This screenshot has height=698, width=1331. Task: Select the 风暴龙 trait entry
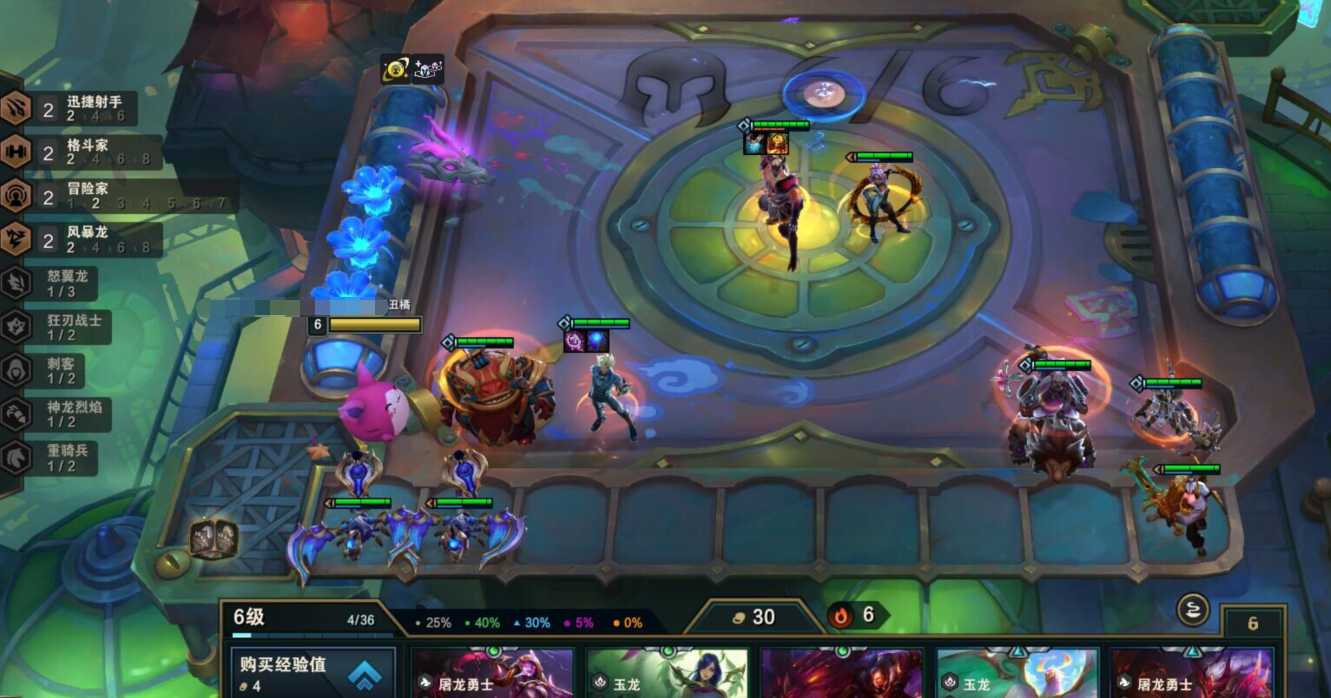pos(78,239)
